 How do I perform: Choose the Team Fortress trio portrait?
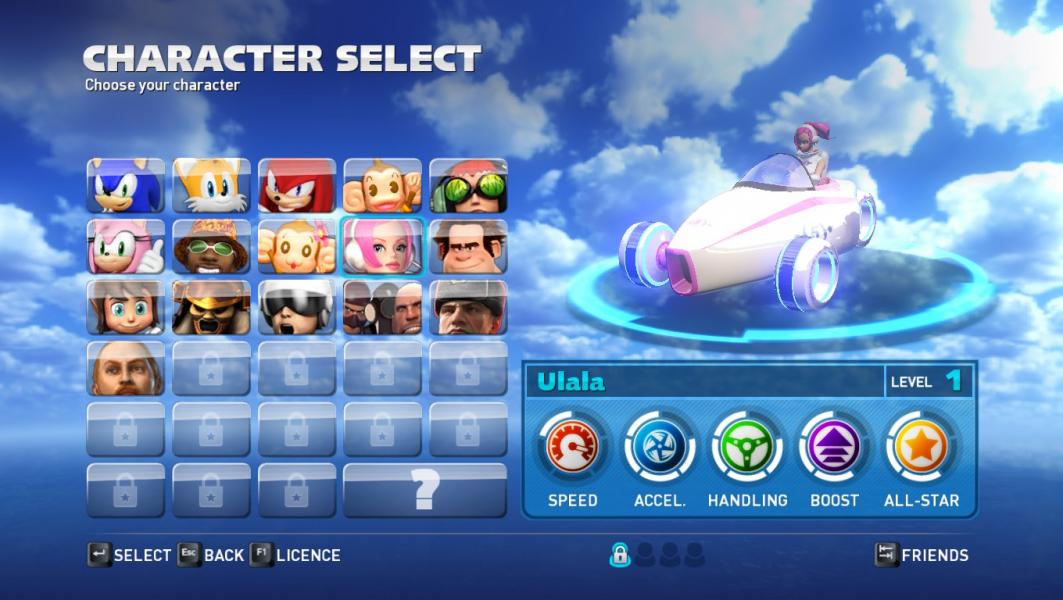(383, 308)
